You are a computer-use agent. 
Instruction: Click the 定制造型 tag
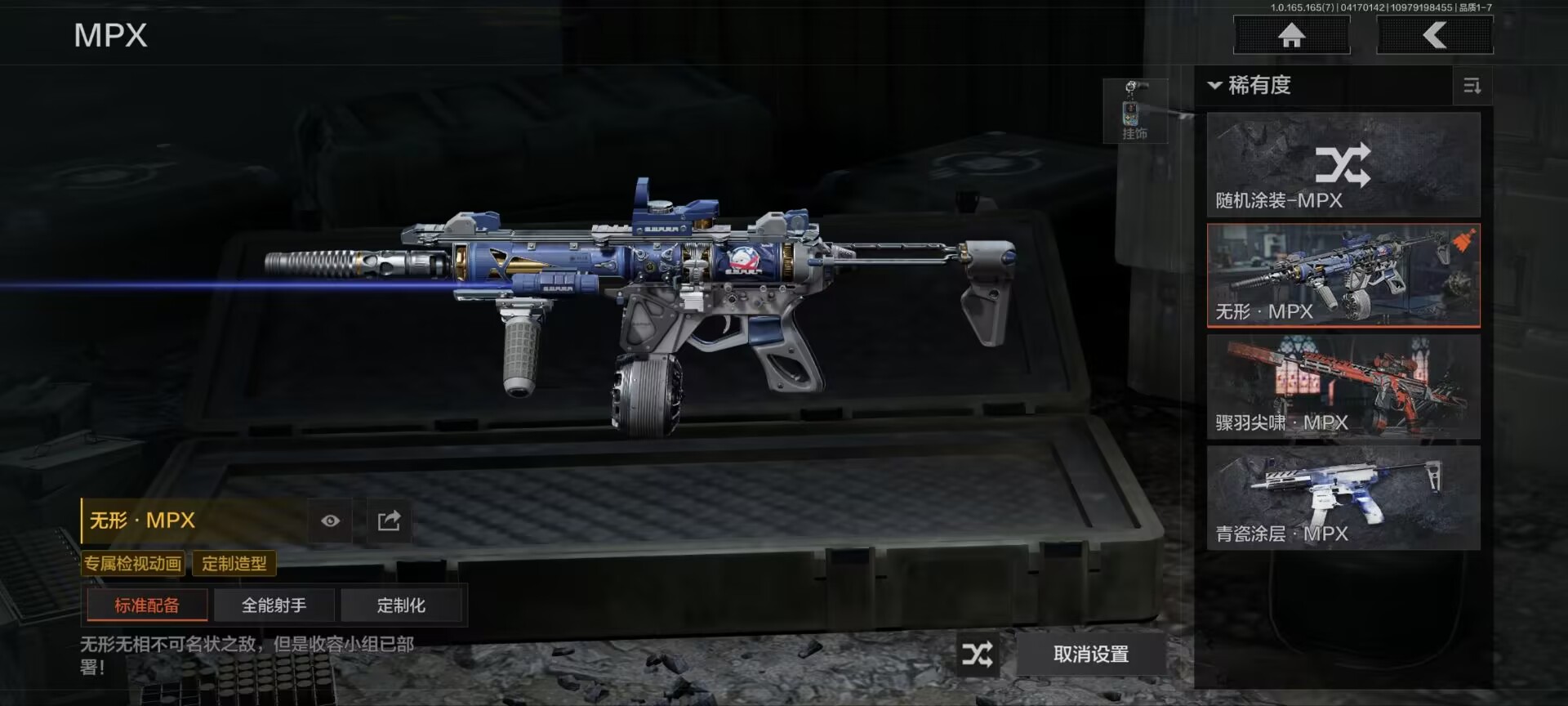234,563
